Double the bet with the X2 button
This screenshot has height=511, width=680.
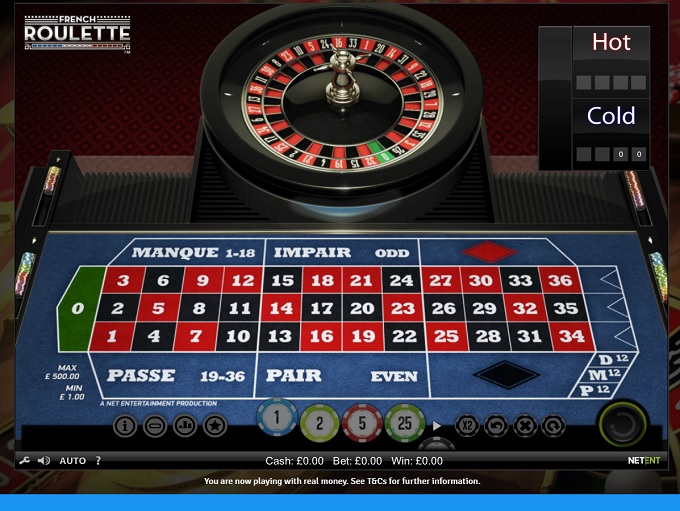pos(467,425)
